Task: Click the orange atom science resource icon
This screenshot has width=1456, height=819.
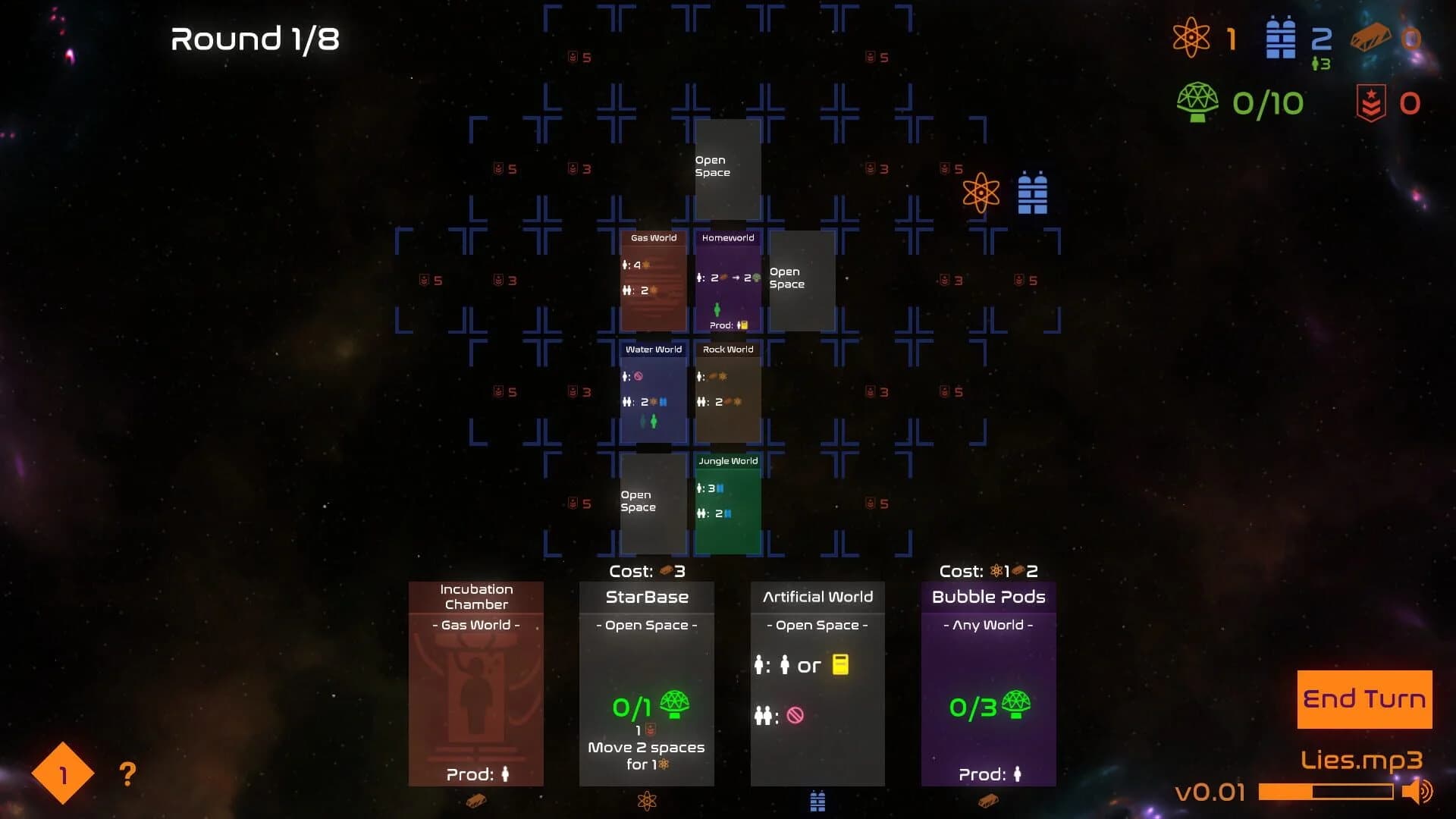Action: coord(1193,38)
